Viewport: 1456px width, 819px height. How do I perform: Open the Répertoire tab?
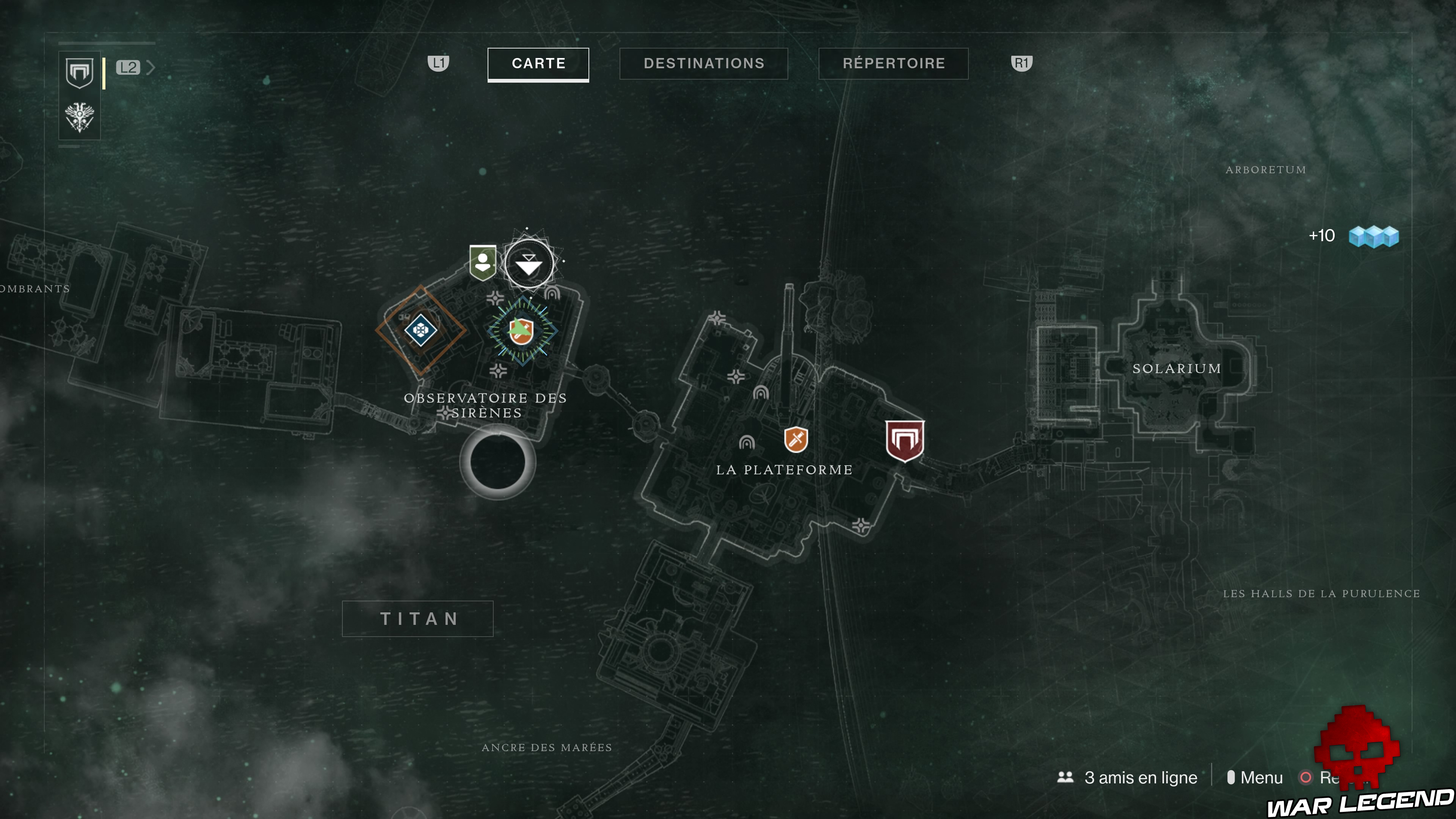tap(893, 63)
